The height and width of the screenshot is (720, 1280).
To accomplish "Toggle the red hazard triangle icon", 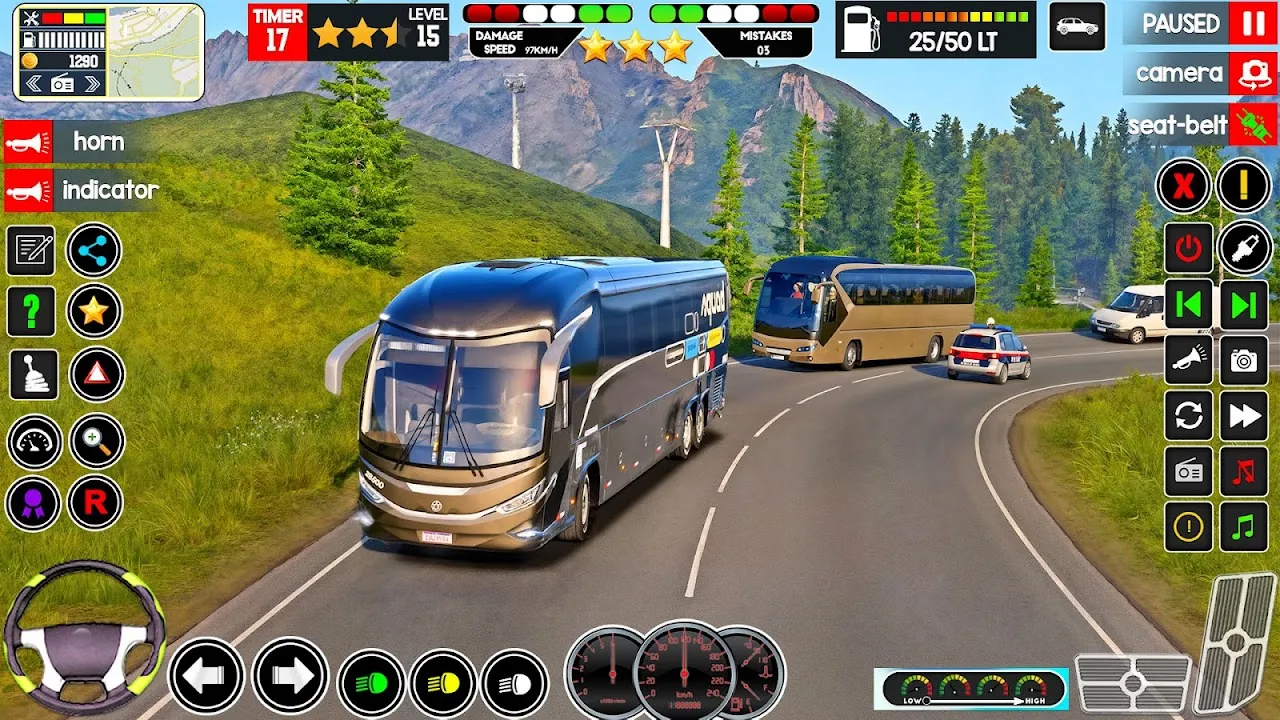I will tap(97, 374).
